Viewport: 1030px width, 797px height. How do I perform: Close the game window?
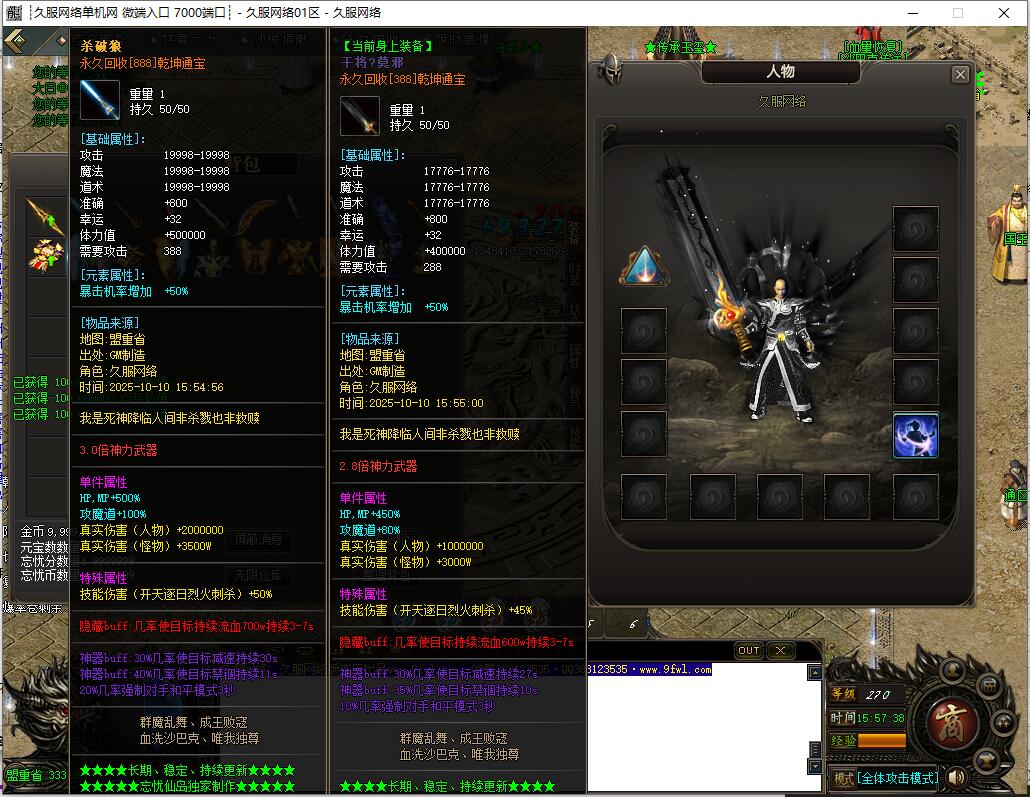[1004, 13]
